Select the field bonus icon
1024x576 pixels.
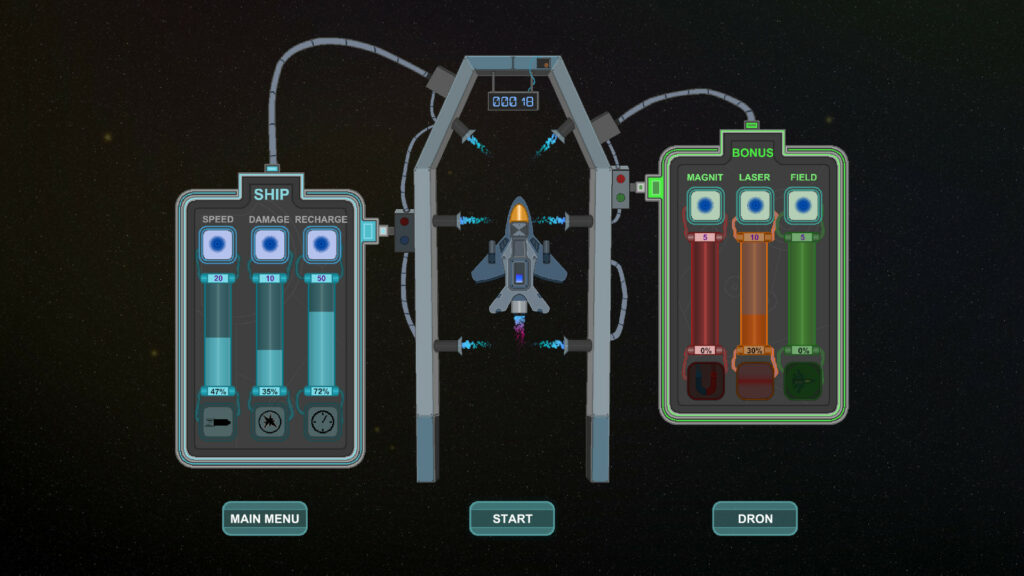pos(804,381)
